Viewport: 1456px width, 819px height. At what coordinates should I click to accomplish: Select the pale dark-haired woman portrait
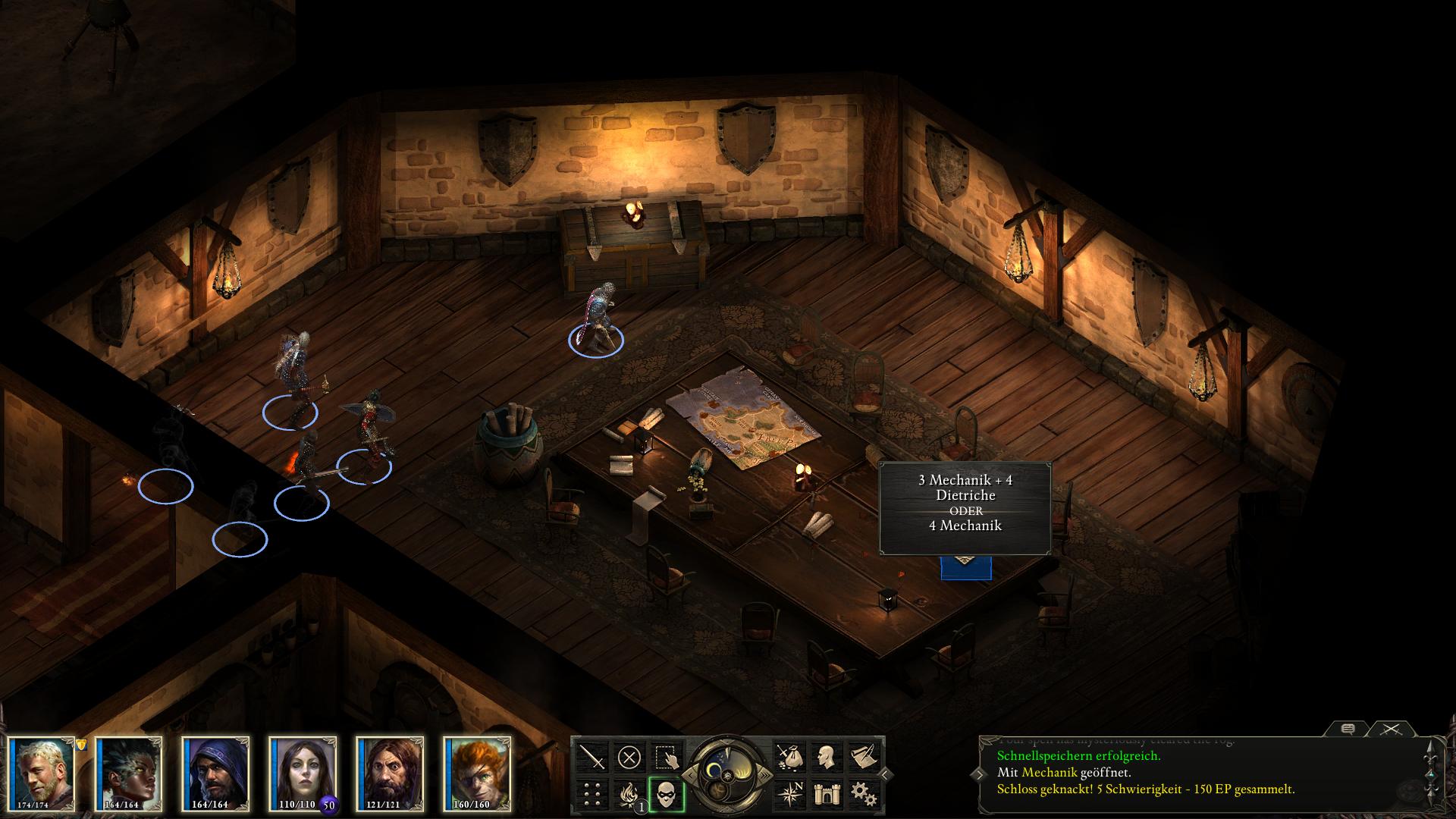click(303, 773)
